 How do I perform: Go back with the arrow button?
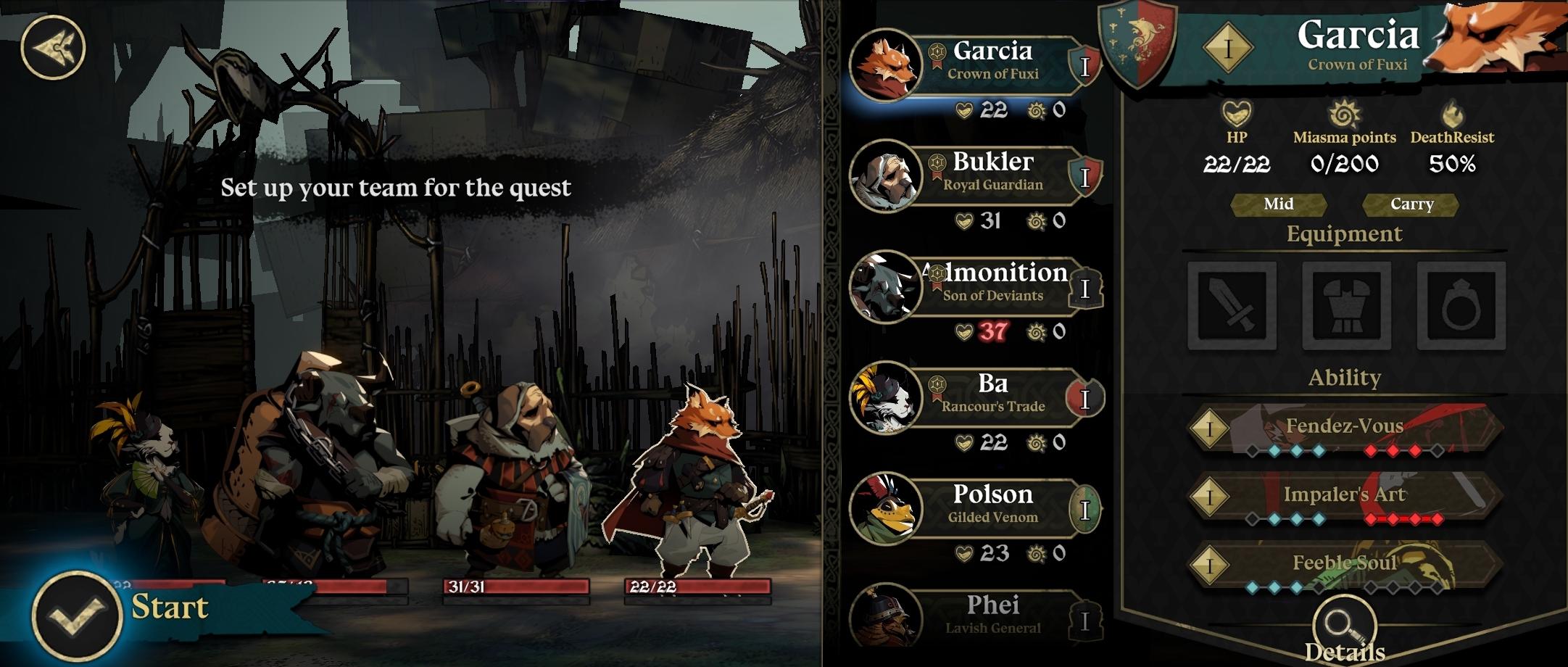pos(53,47)
